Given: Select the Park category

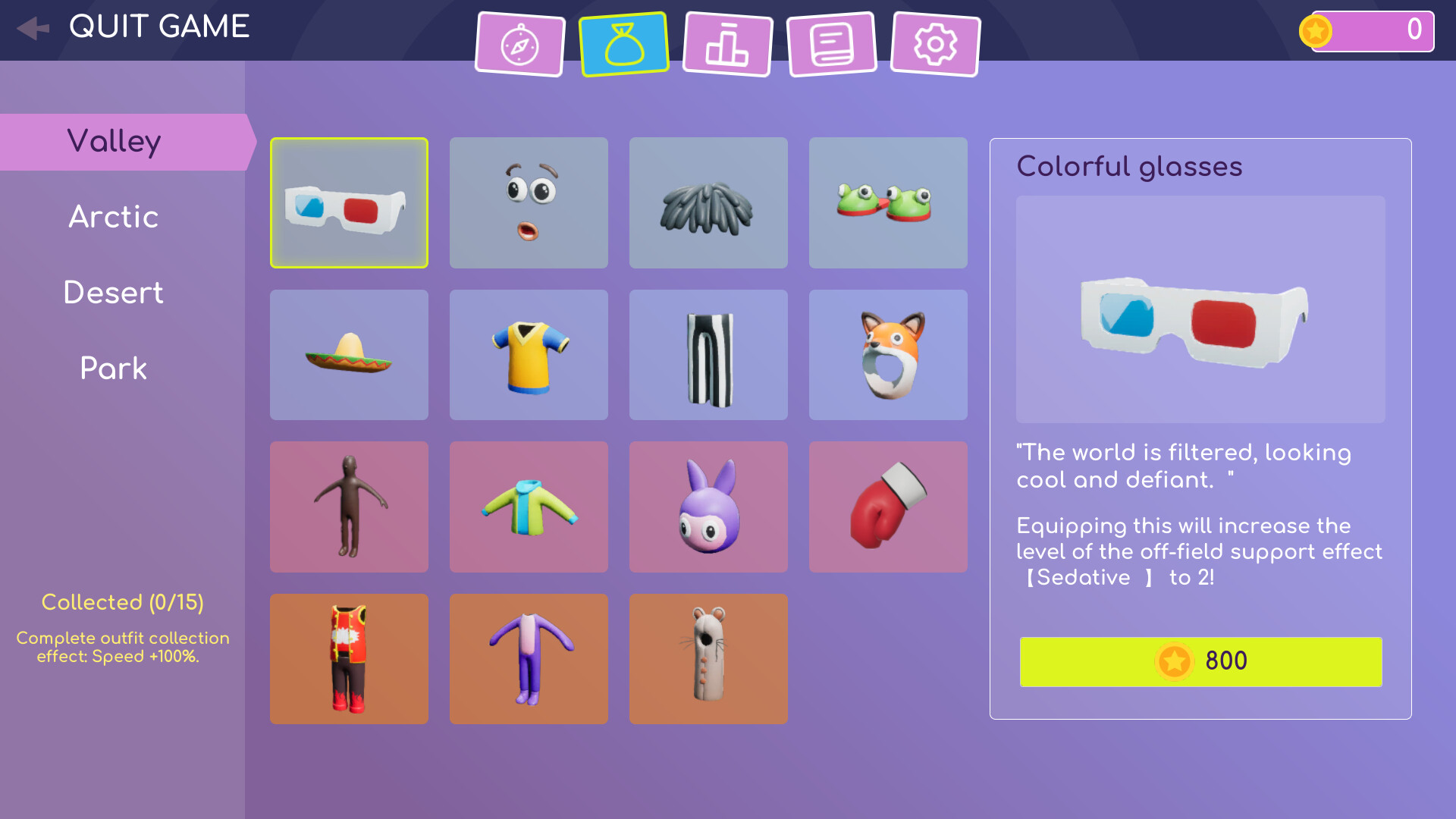Looking at the screenshot, I should (x=113, y=369).
